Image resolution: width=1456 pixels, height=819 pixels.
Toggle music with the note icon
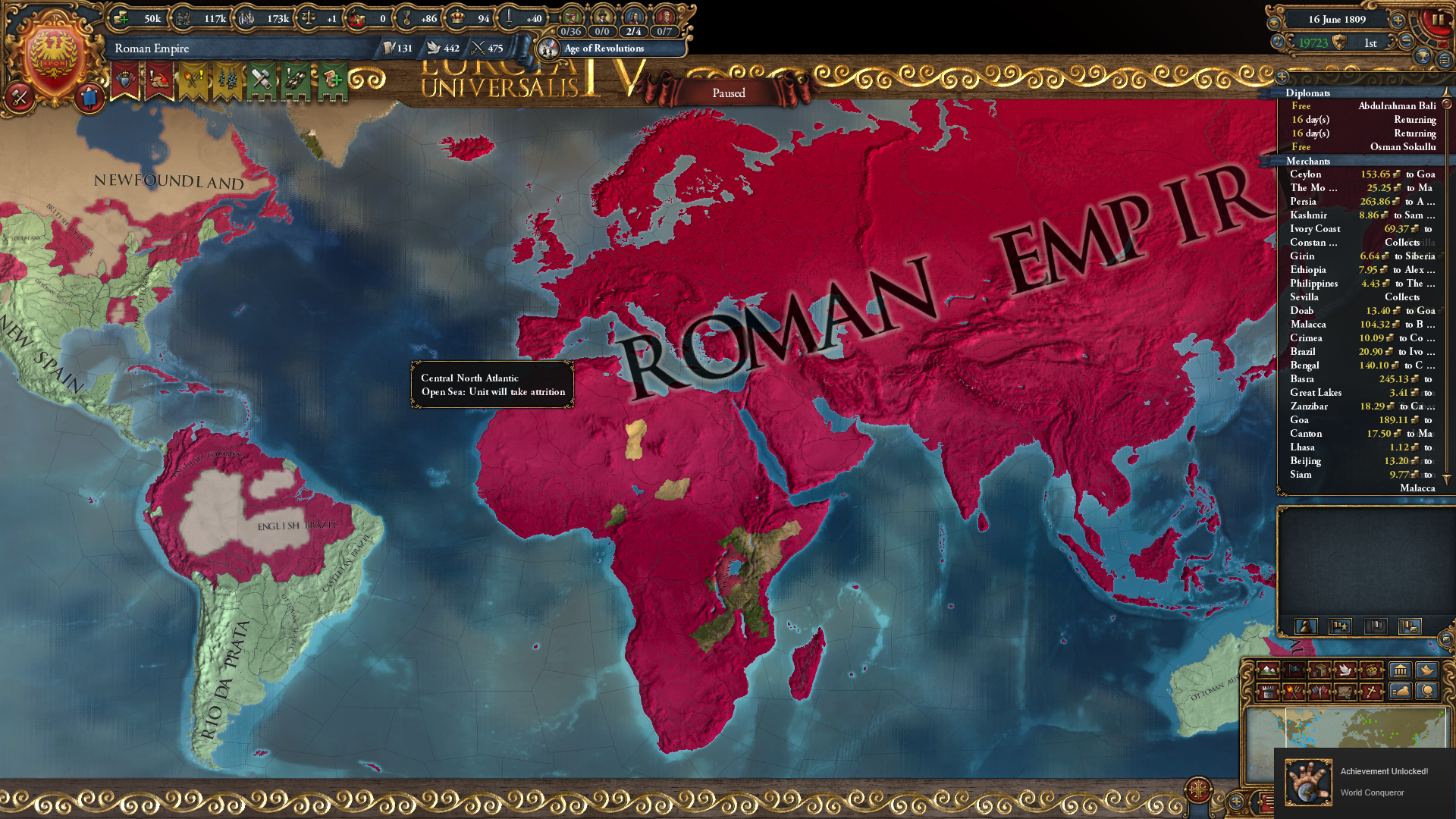(x=1278, y=42)
